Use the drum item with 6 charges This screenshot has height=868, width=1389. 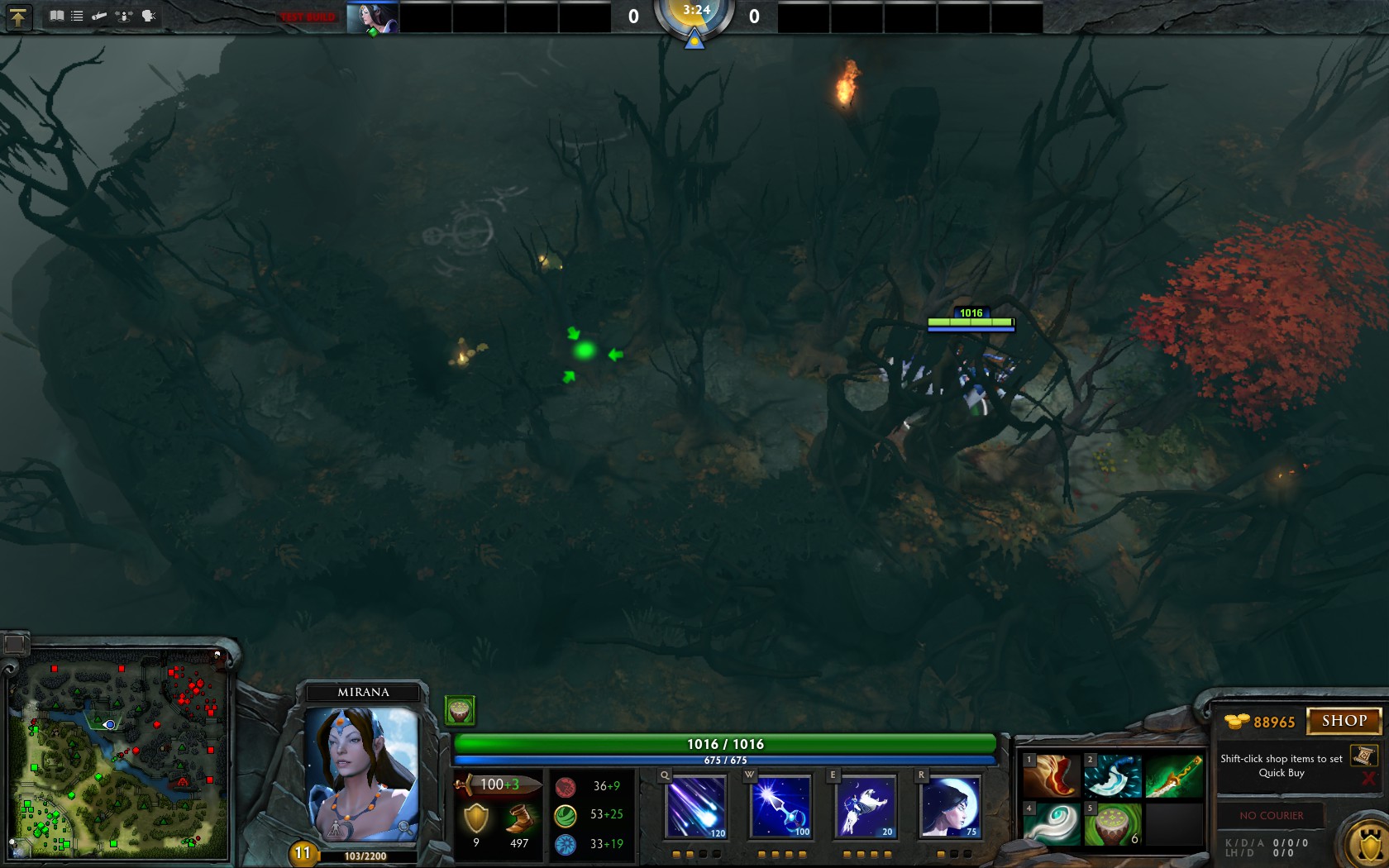(x=1112, y=824)
